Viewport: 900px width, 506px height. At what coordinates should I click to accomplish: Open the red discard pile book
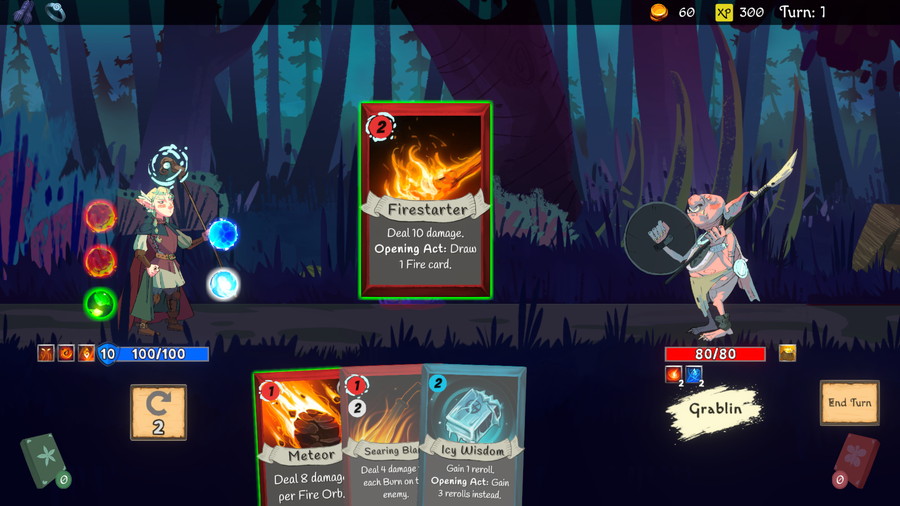pyautogui.click(x=856, y=460)
